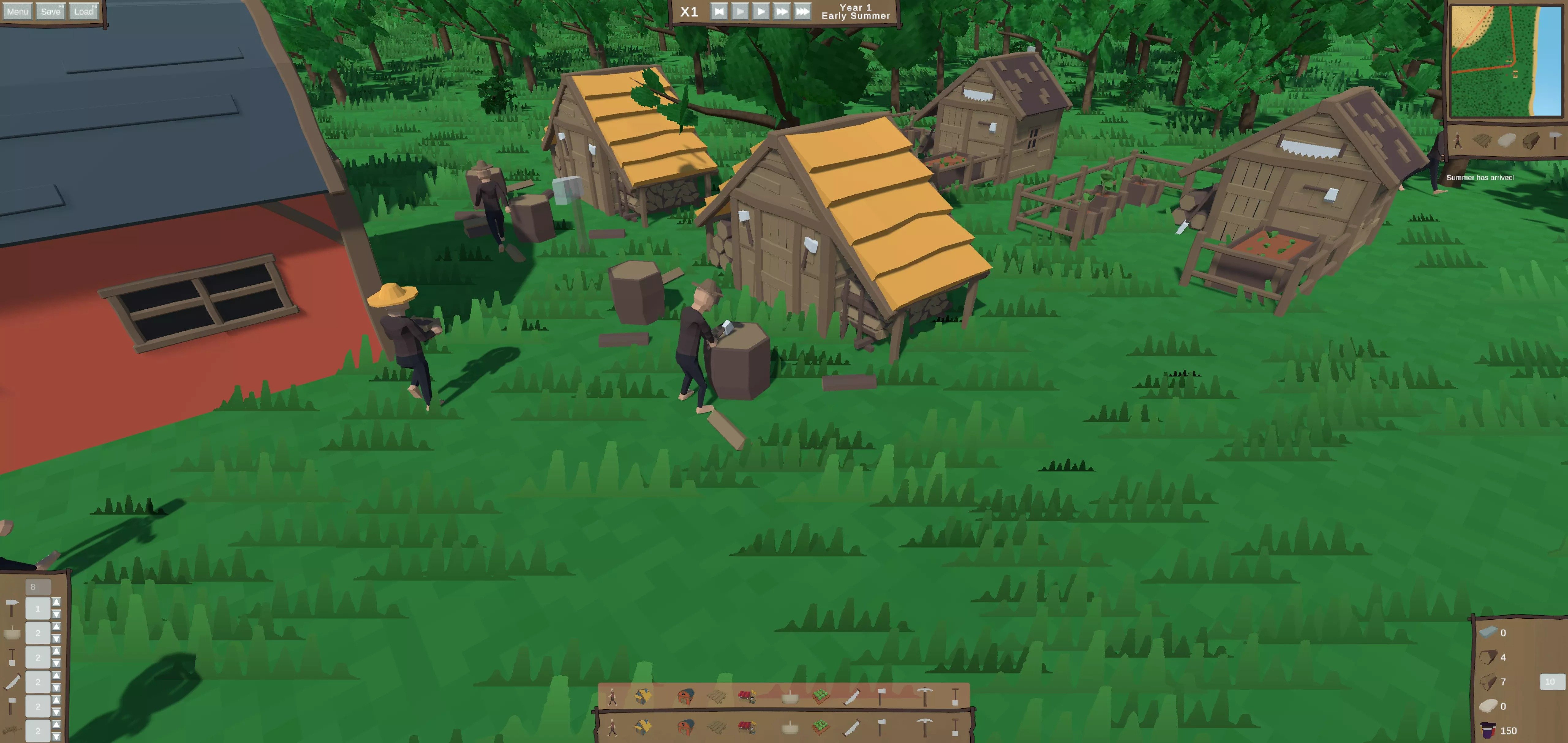Increase the hammer job worker count
Viewport: 1568px width, 743px height.
pyautogui.click(x=56, y=602)
